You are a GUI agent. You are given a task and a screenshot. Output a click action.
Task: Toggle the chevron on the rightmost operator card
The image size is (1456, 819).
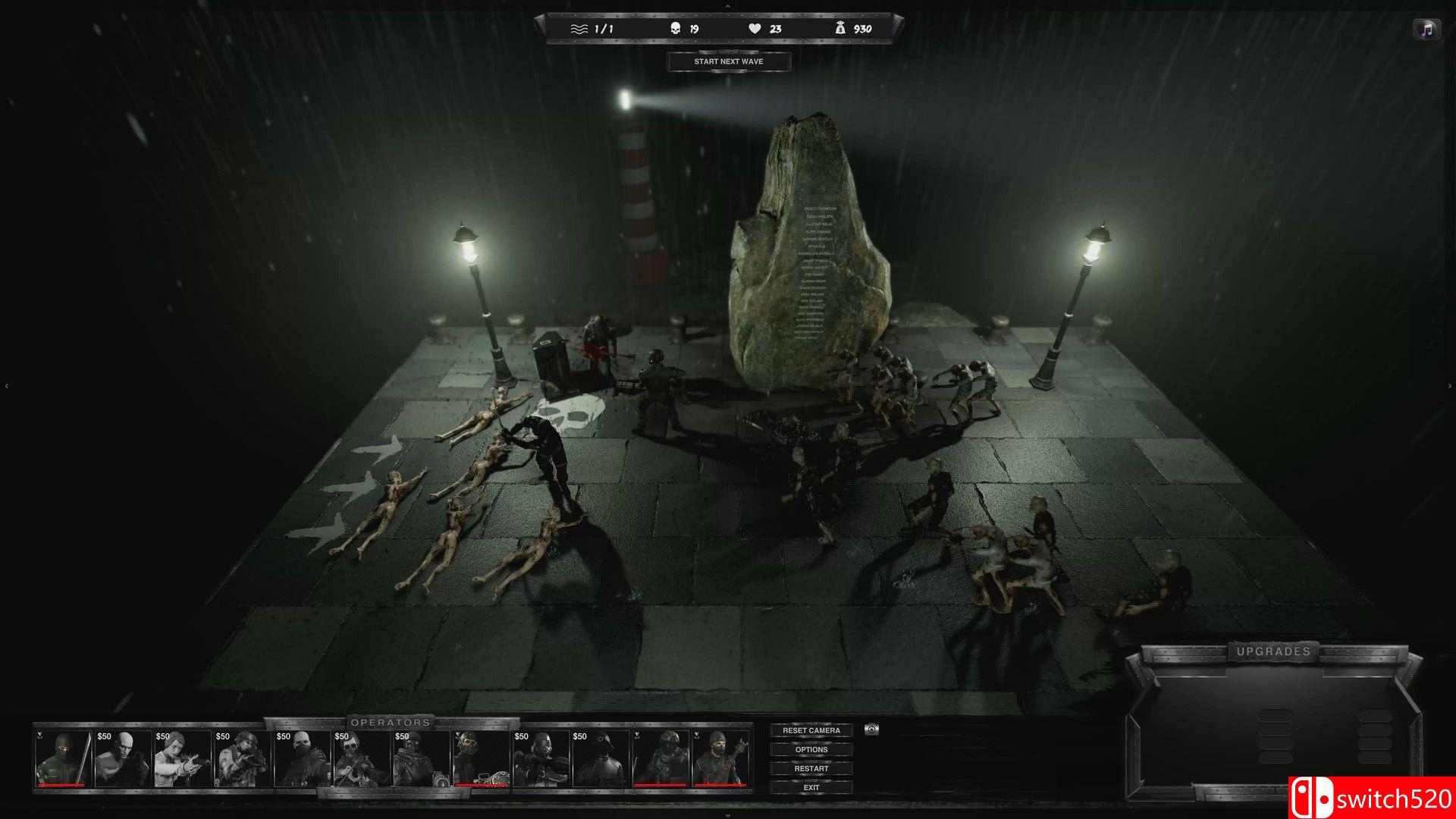(x=698, y=736)
